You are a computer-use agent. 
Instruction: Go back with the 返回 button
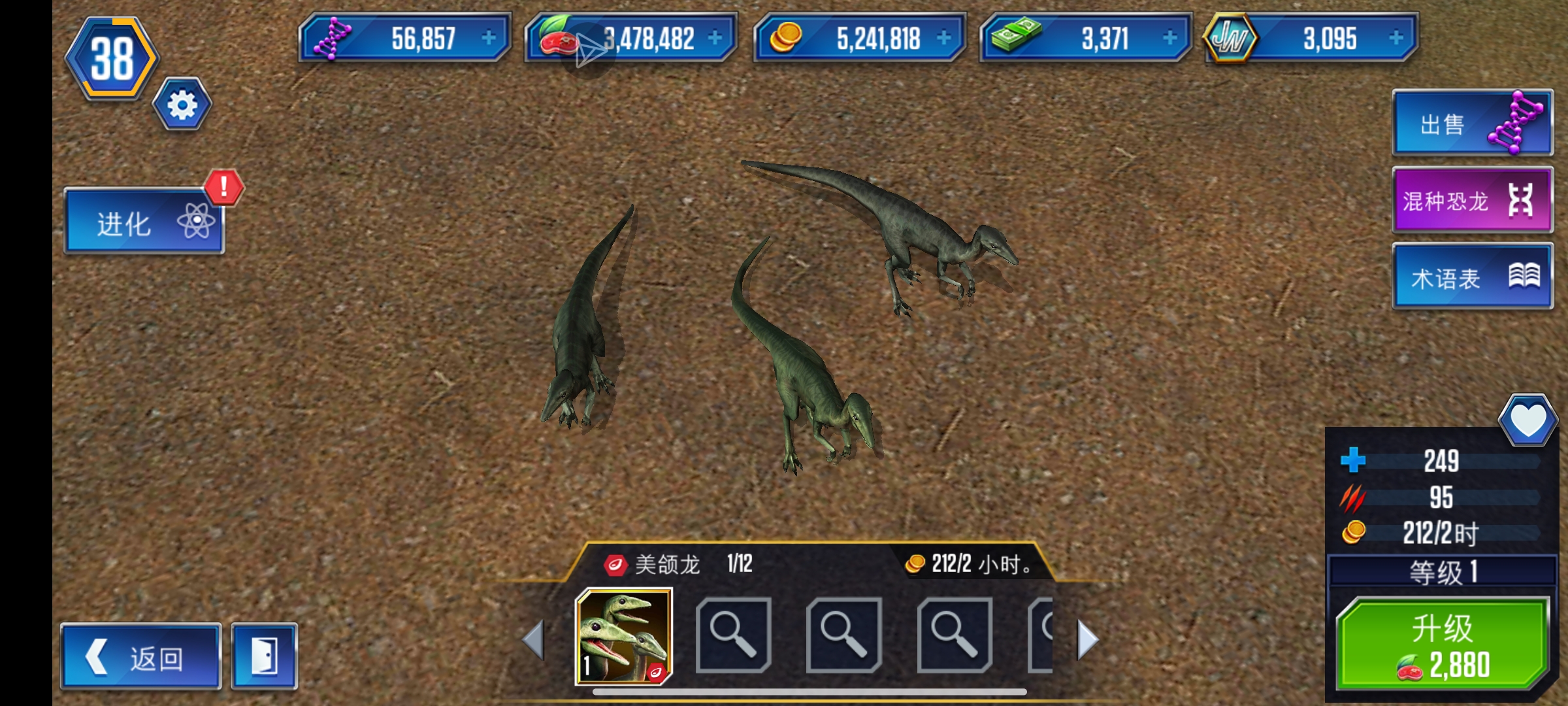(x=141, y=657)
